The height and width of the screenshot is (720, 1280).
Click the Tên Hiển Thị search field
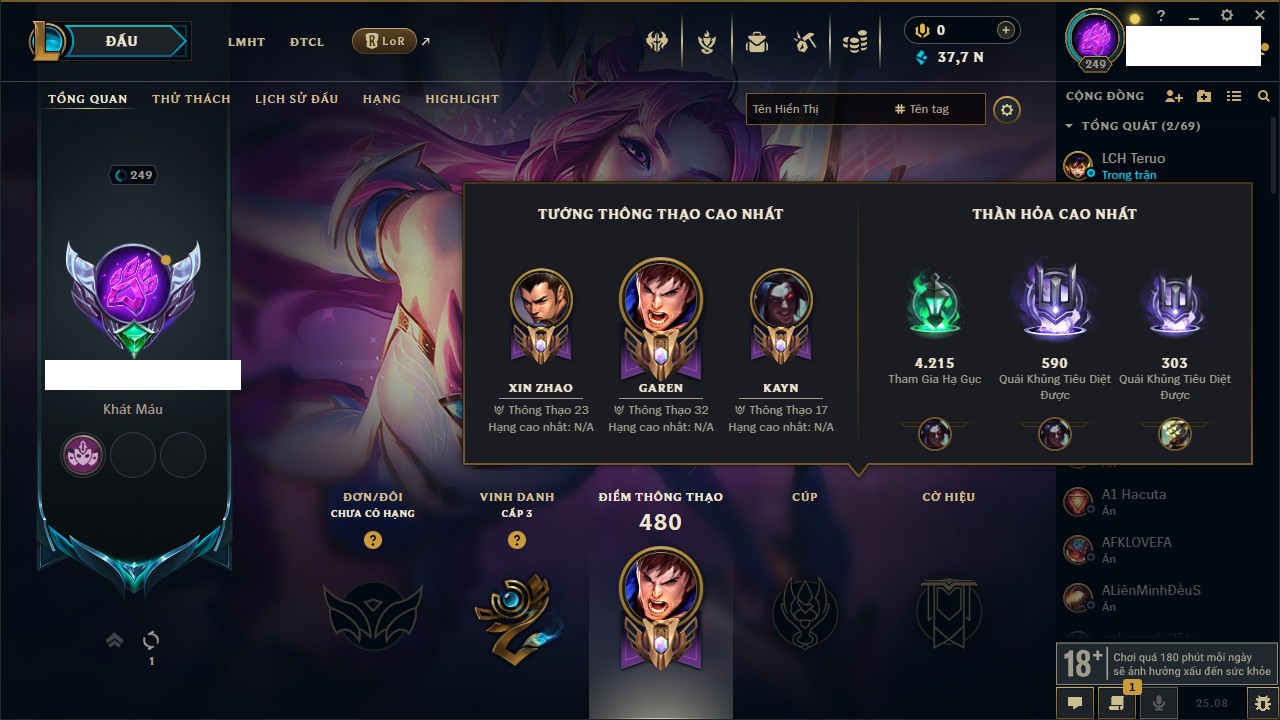tap(815, 109)
